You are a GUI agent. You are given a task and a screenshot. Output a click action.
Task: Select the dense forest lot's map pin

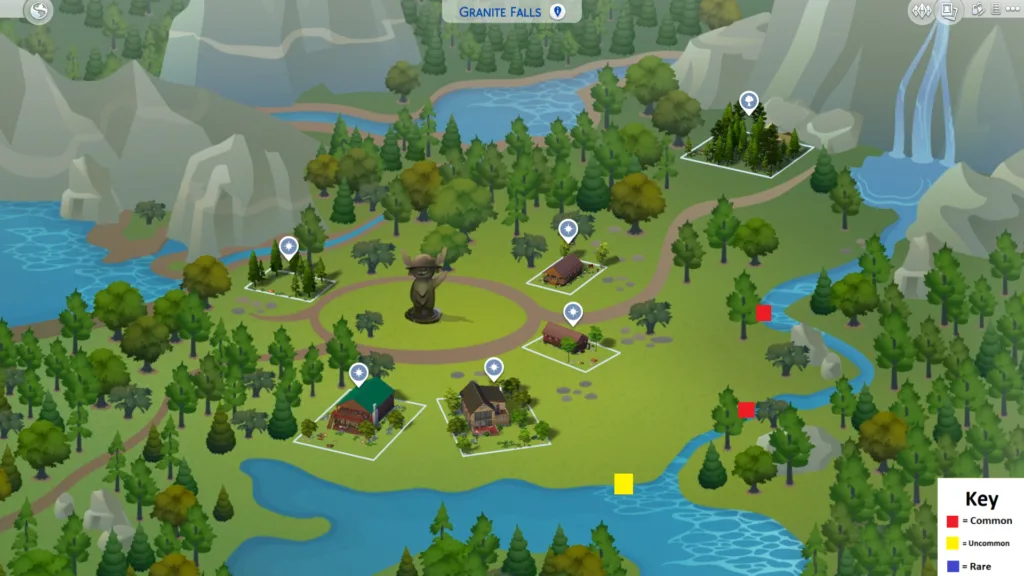coord(748,101)
